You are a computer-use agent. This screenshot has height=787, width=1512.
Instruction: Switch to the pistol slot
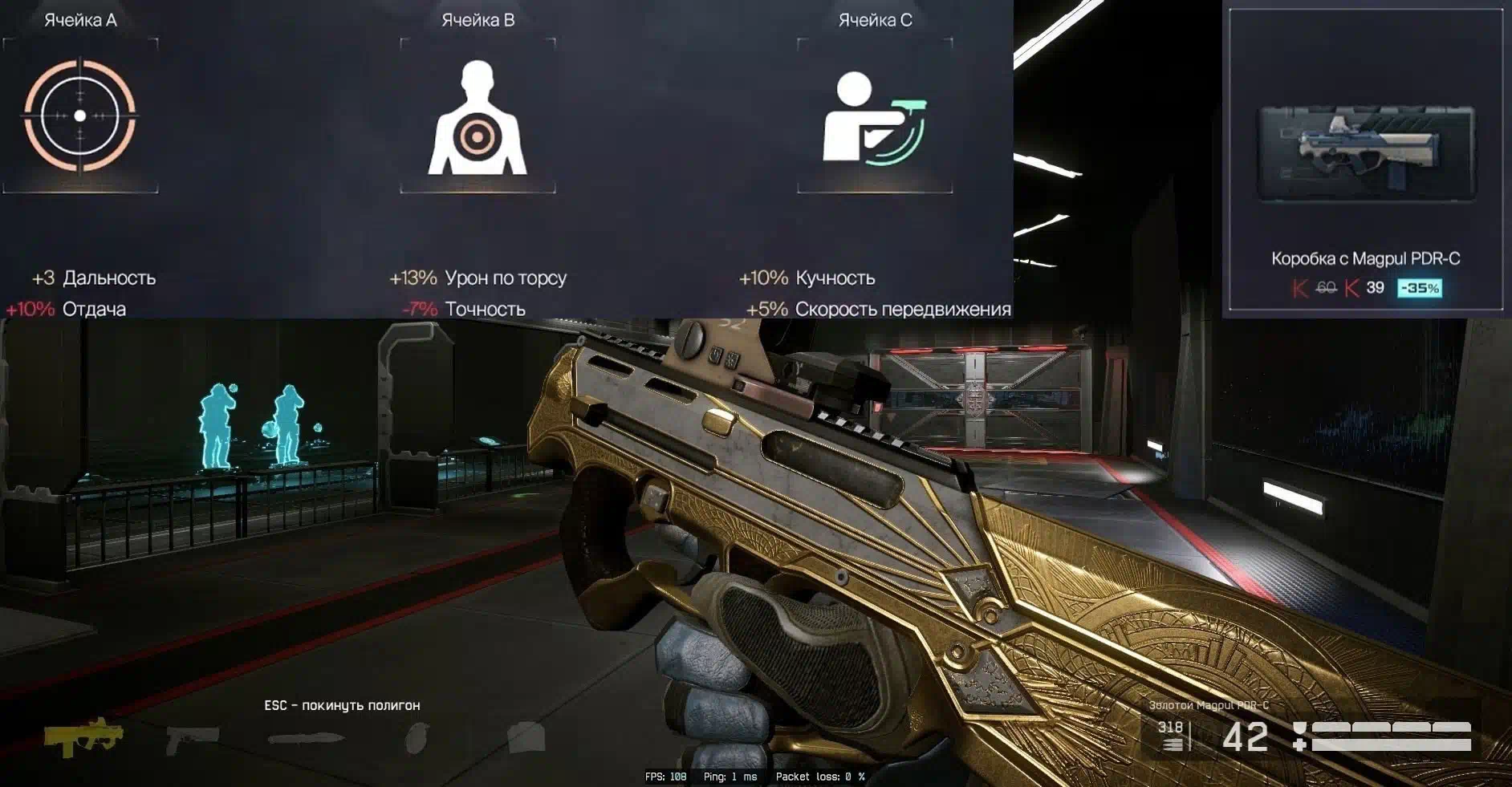pyautogui.click(x=192, y=738)
